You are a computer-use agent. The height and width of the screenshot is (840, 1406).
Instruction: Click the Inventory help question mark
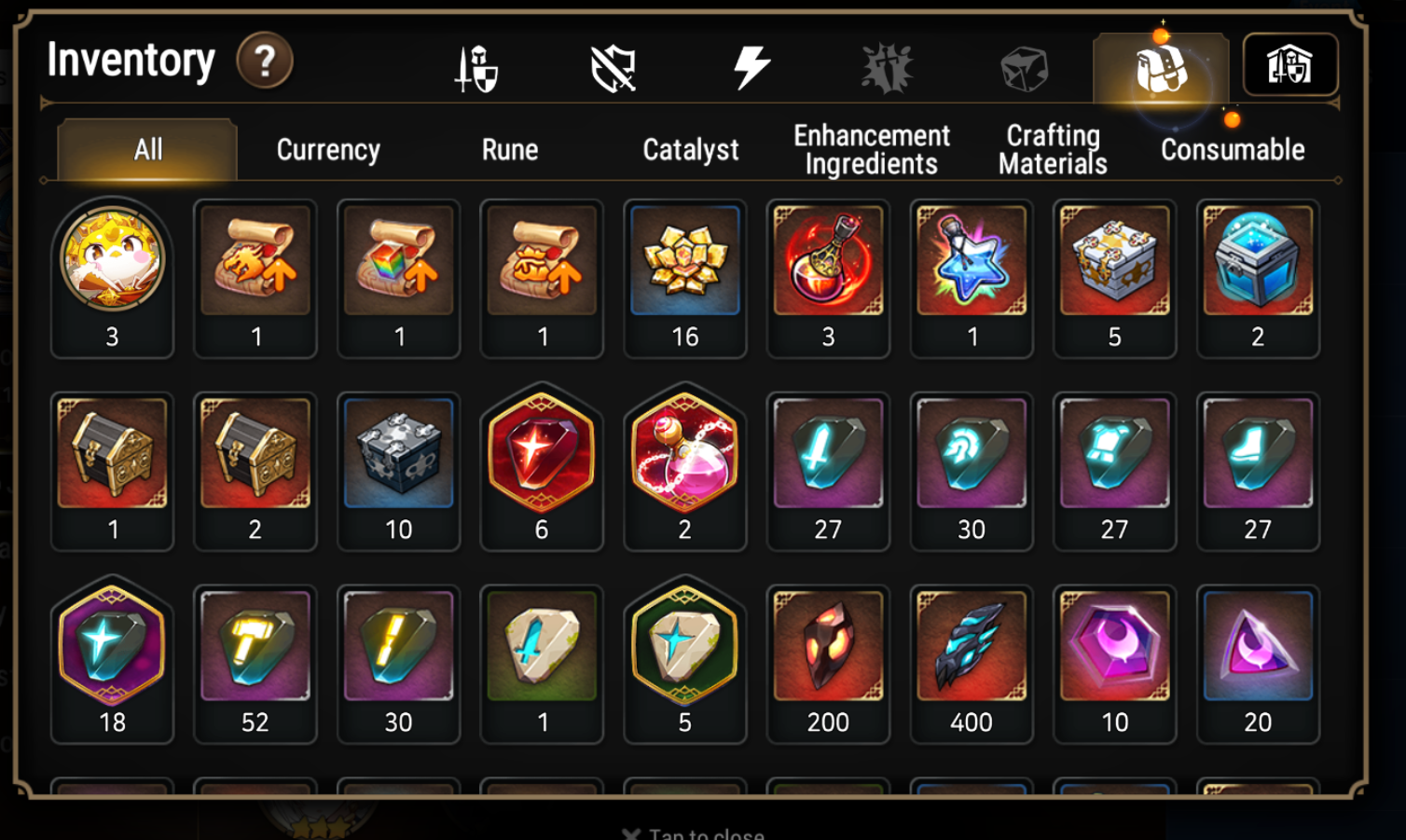pos(266,62)
